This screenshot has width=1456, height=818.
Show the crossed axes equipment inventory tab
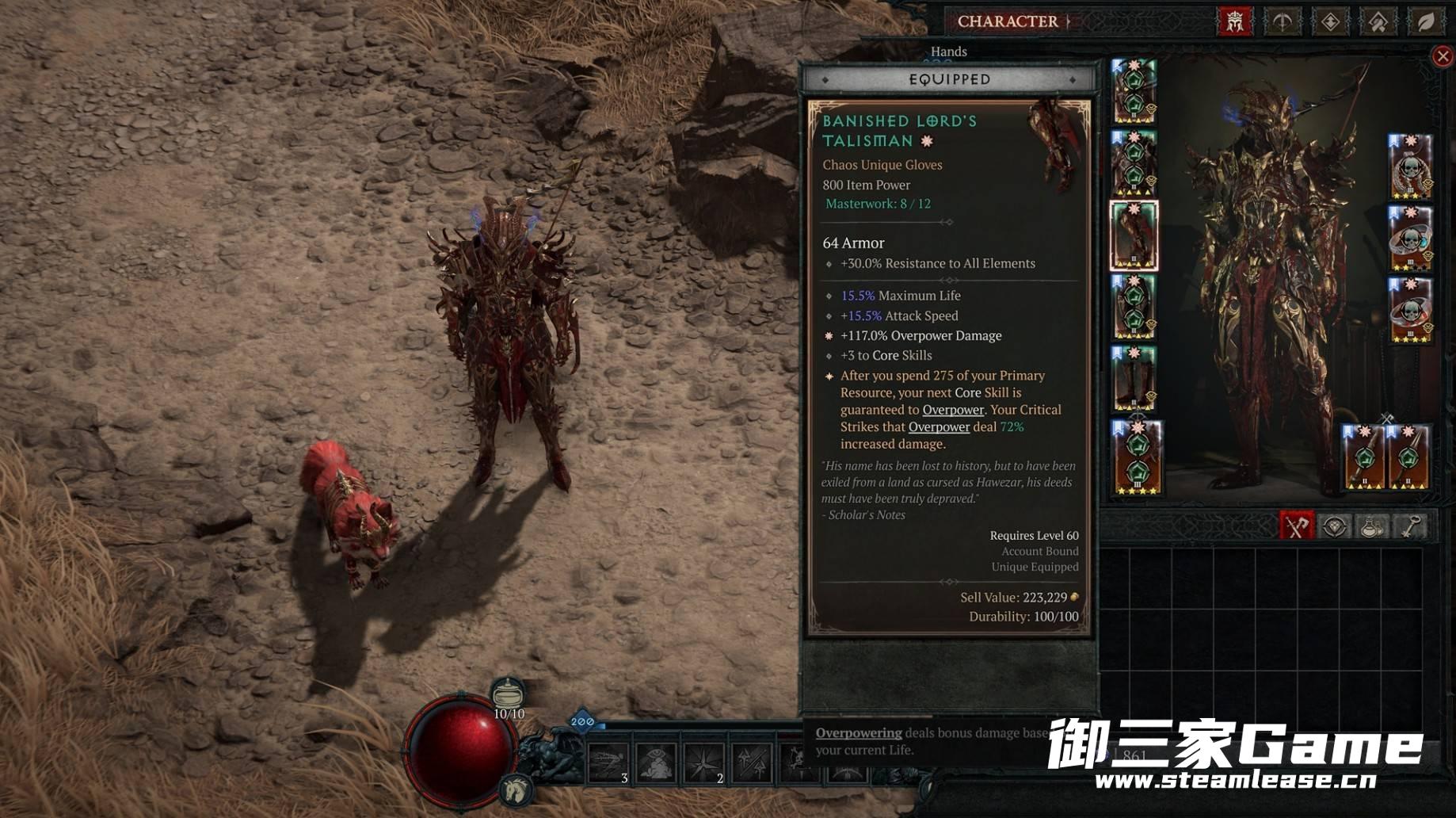pos(1296,526)
